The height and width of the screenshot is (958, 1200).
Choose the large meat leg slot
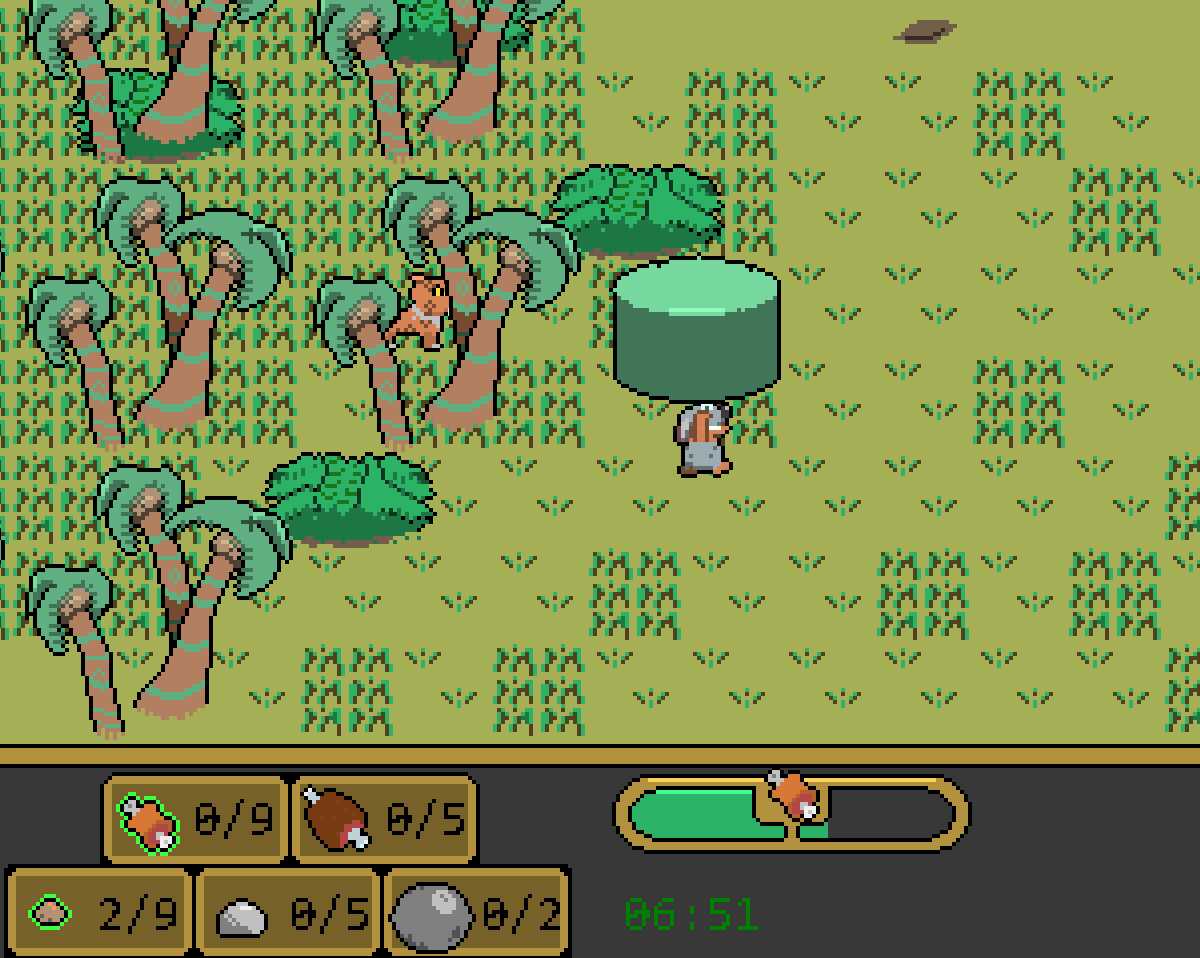(384, 820)
